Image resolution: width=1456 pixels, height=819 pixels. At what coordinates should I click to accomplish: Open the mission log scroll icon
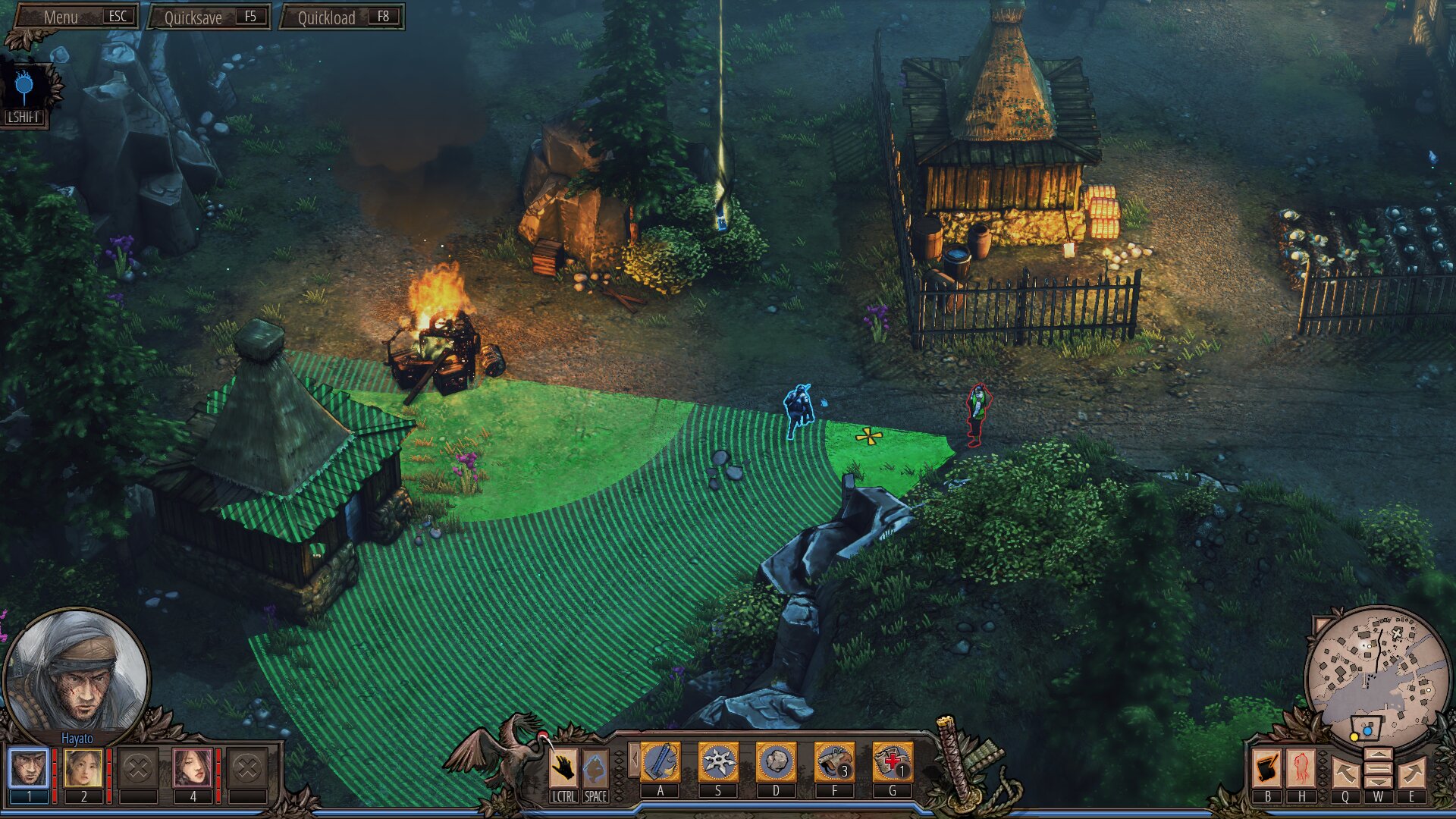[x=1267, y=768]
